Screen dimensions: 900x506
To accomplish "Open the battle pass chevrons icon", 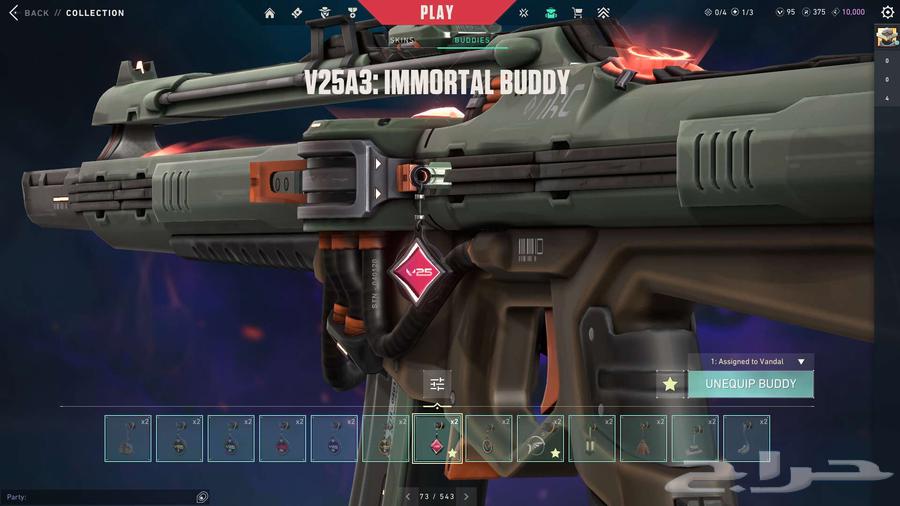I will click(x=603, y=13).
